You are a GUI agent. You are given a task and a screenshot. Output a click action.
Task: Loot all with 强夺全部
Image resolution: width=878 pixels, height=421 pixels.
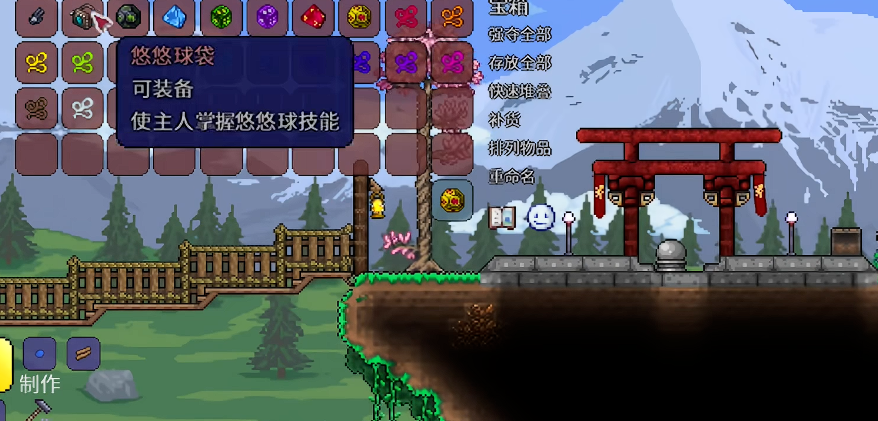519,34
